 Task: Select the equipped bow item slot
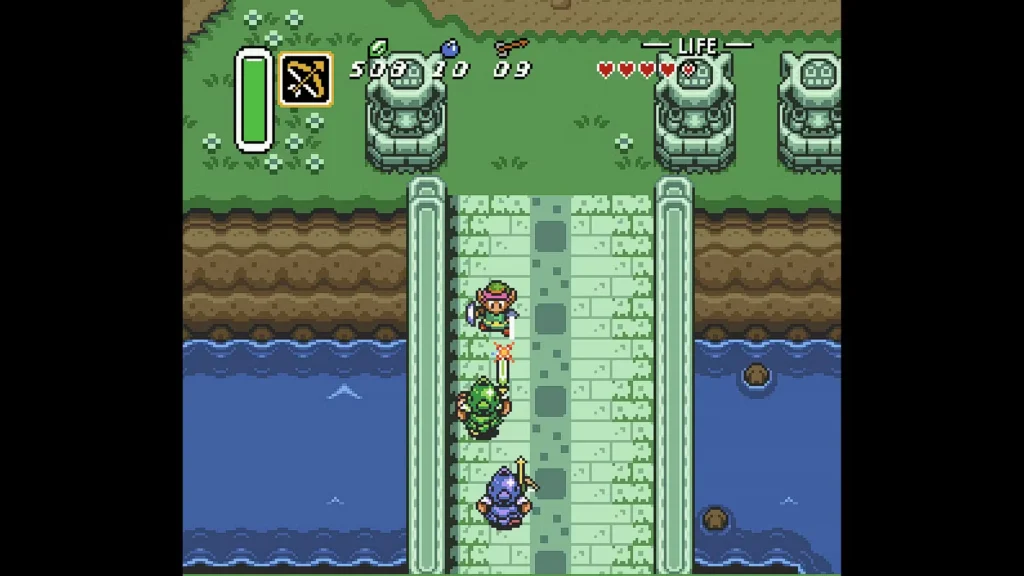306,79
